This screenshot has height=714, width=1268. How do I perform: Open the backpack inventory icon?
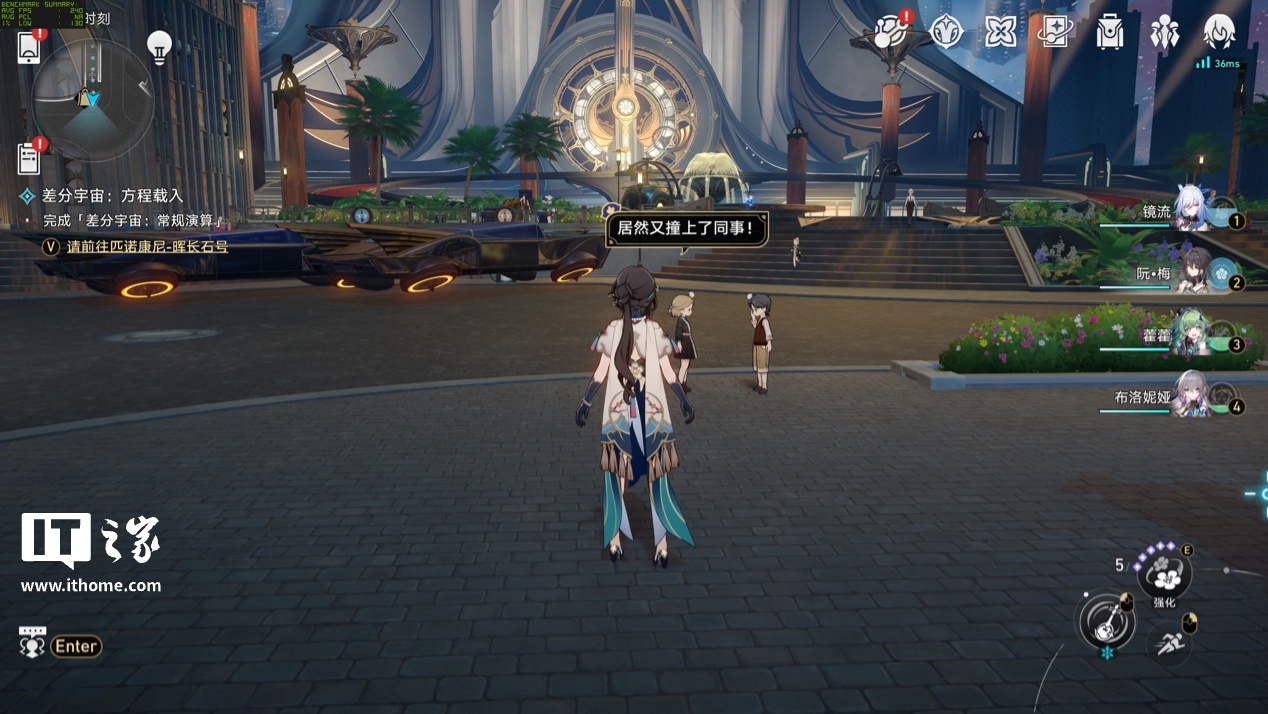point(1109,32)
